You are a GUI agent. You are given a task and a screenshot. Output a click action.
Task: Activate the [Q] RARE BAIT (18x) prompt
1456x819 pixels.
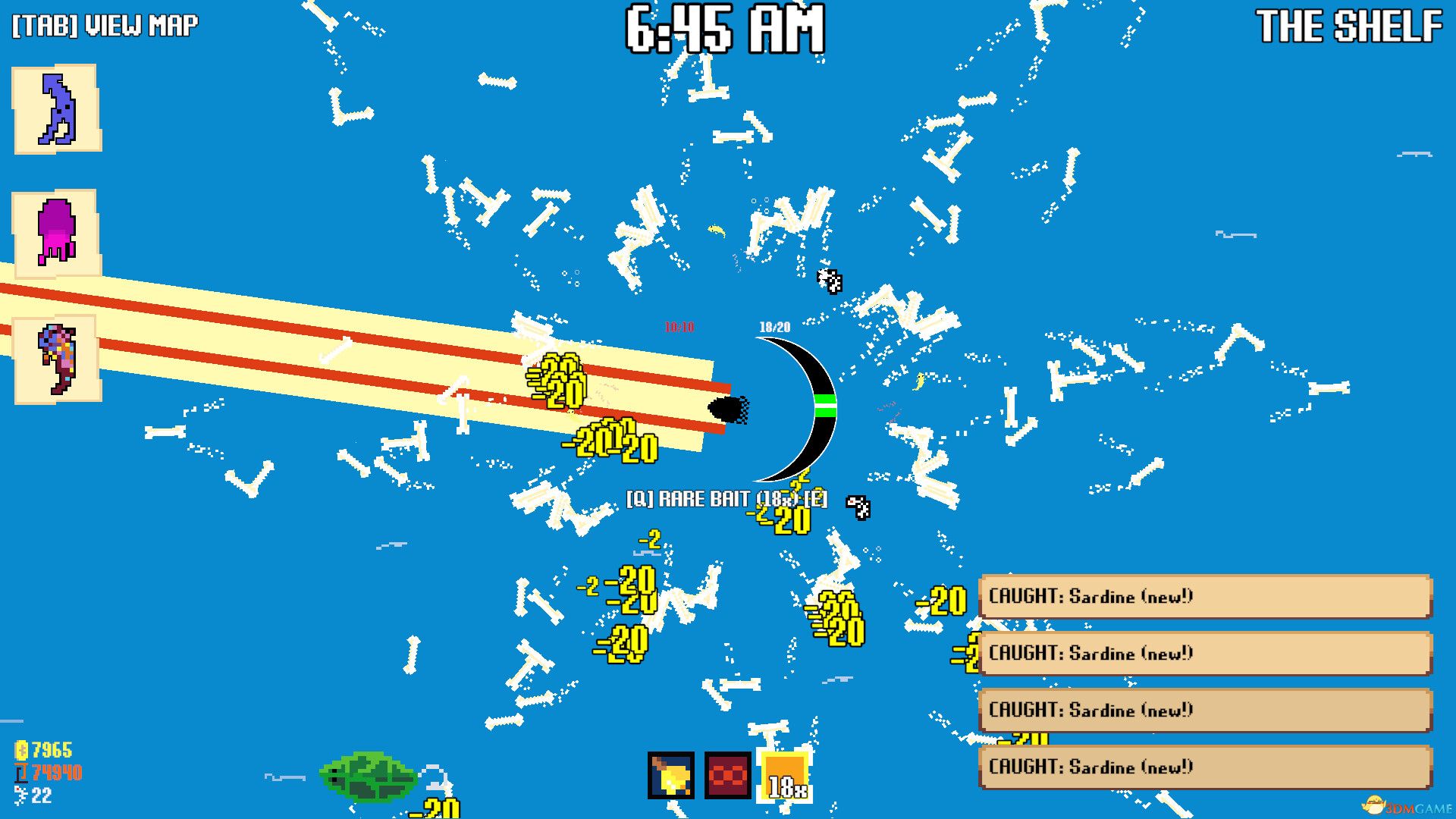click(726, 498)
